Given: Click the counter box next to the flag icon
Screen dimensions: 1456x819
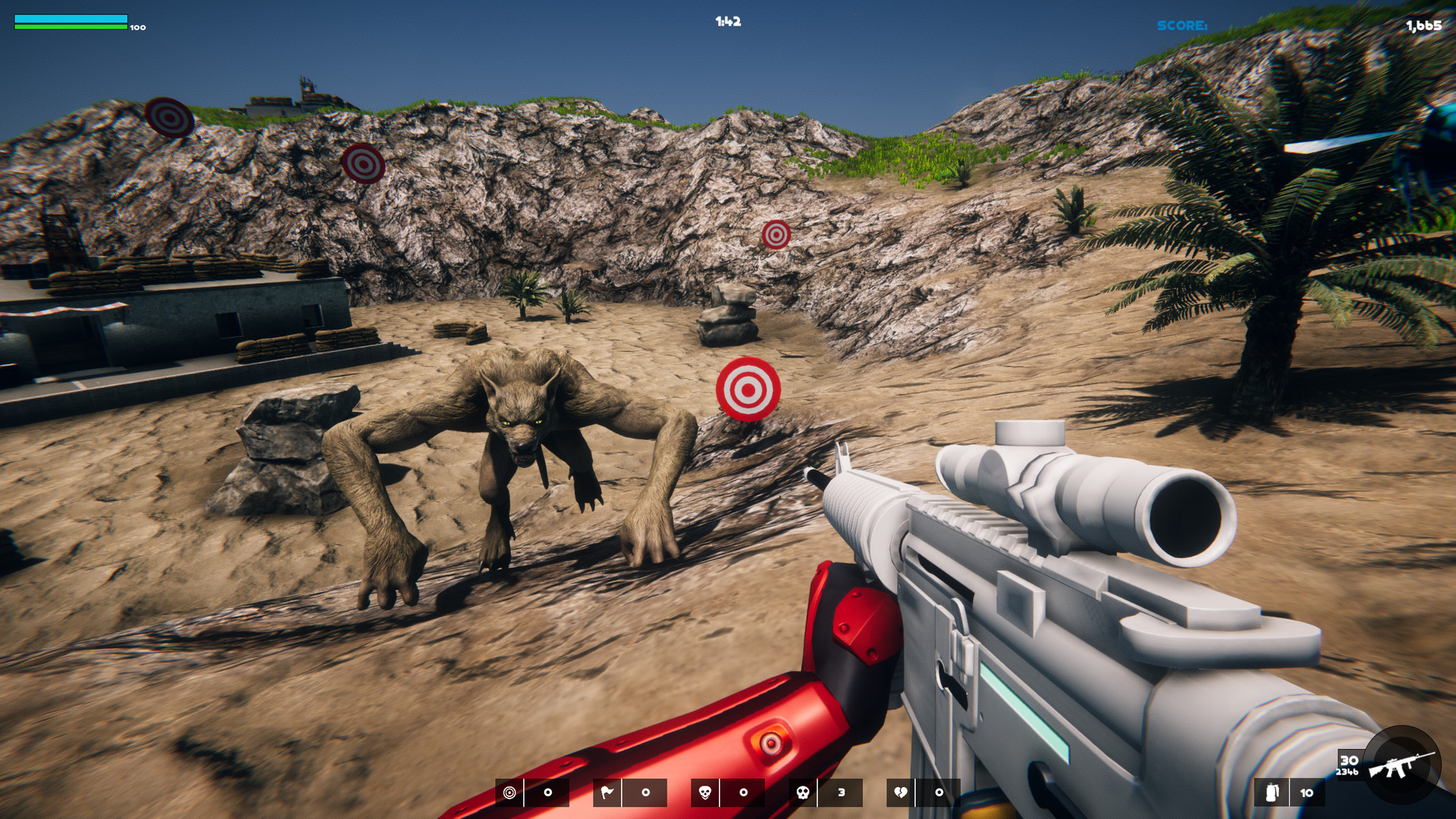Looking at the screenshot, I should click(645, 791).
